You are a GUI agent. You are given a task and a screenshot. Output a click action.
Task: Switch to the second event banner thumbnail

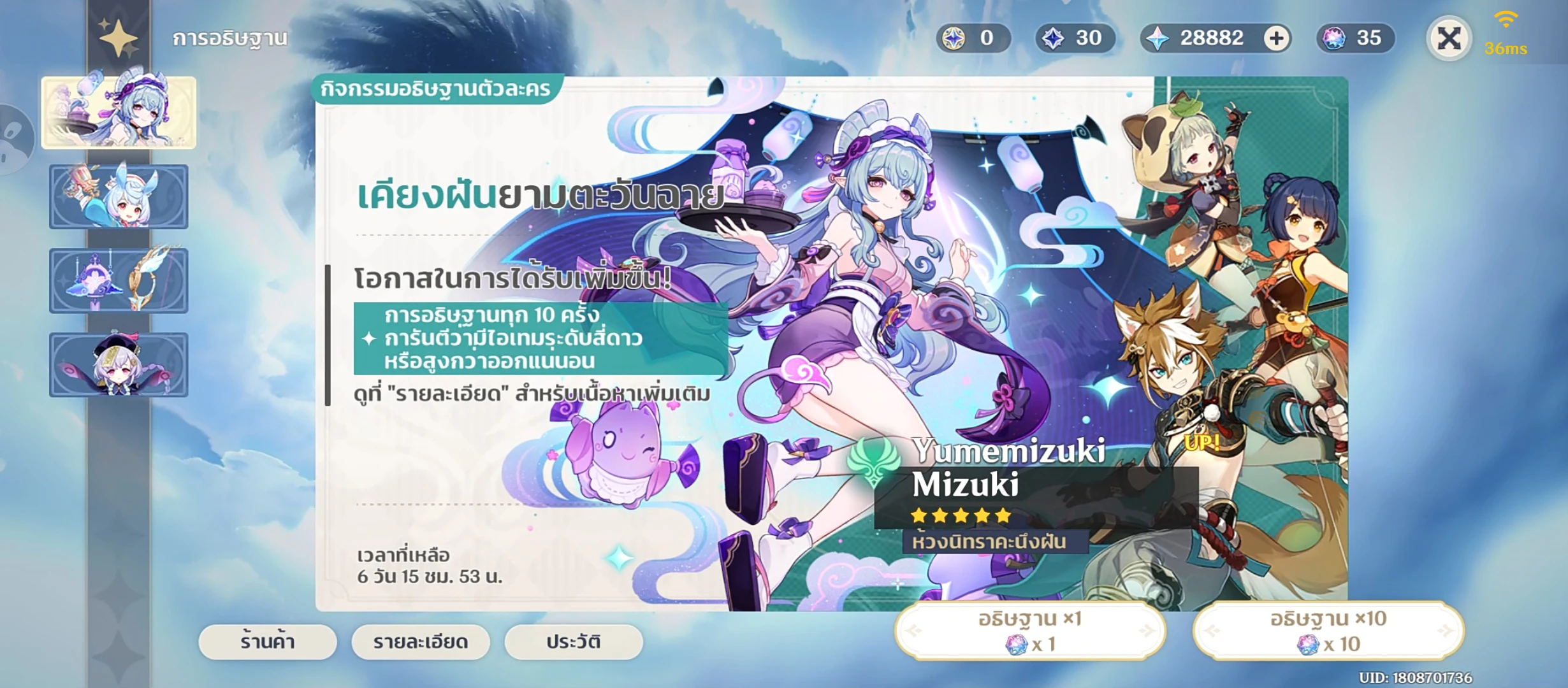coord(119,197)
